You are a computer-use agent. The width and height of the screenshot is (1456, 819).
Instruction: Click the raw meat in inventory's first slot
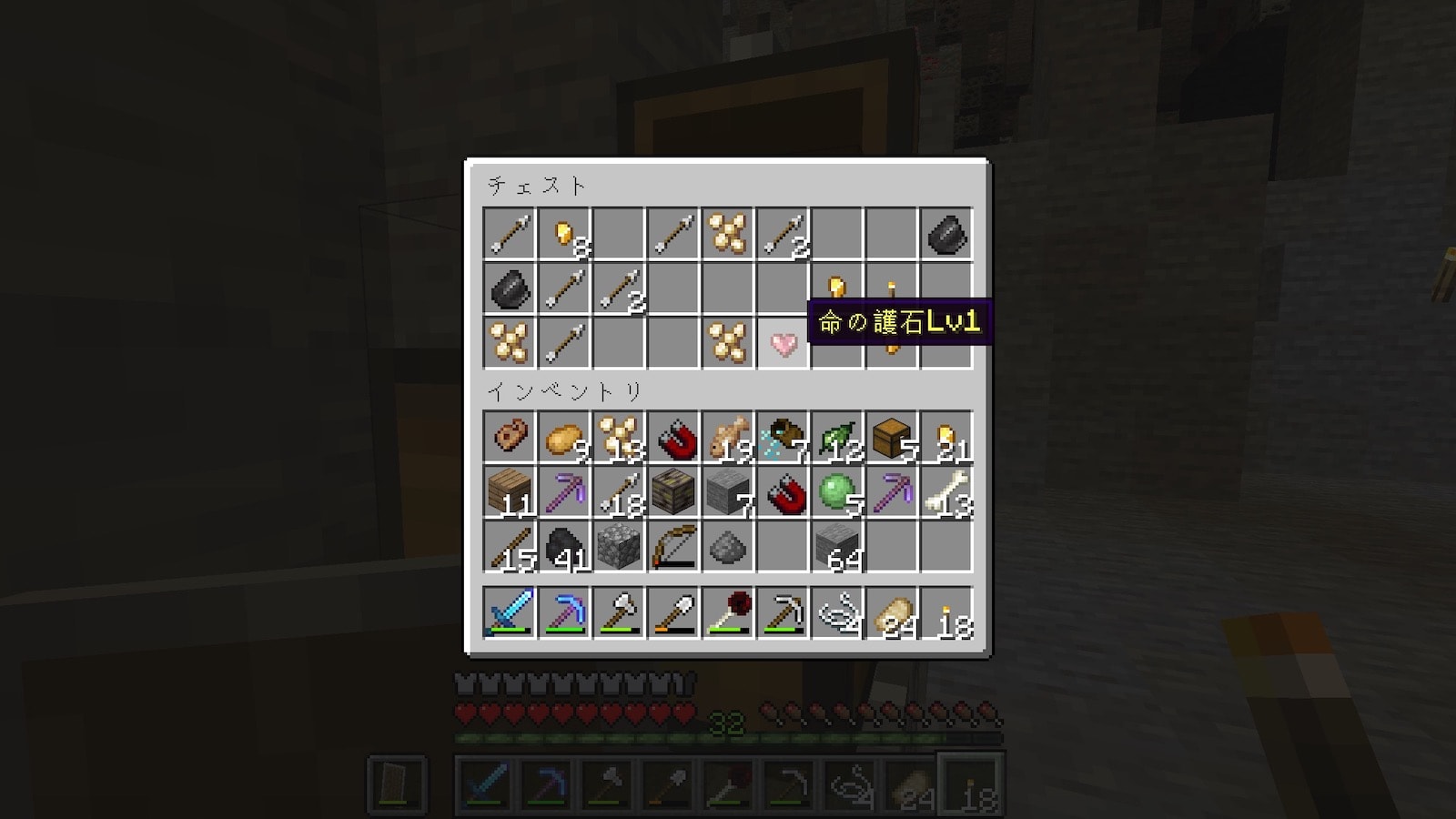click(x=510, y=438)
